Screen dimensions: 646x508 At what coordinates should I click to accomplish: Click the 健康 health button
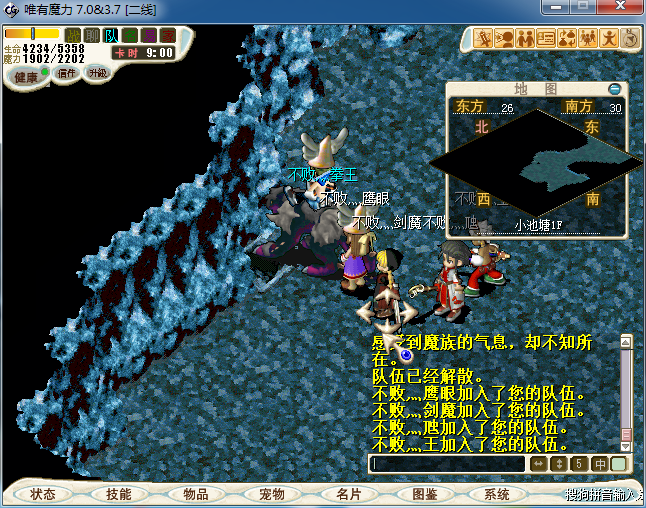(26, 77)
